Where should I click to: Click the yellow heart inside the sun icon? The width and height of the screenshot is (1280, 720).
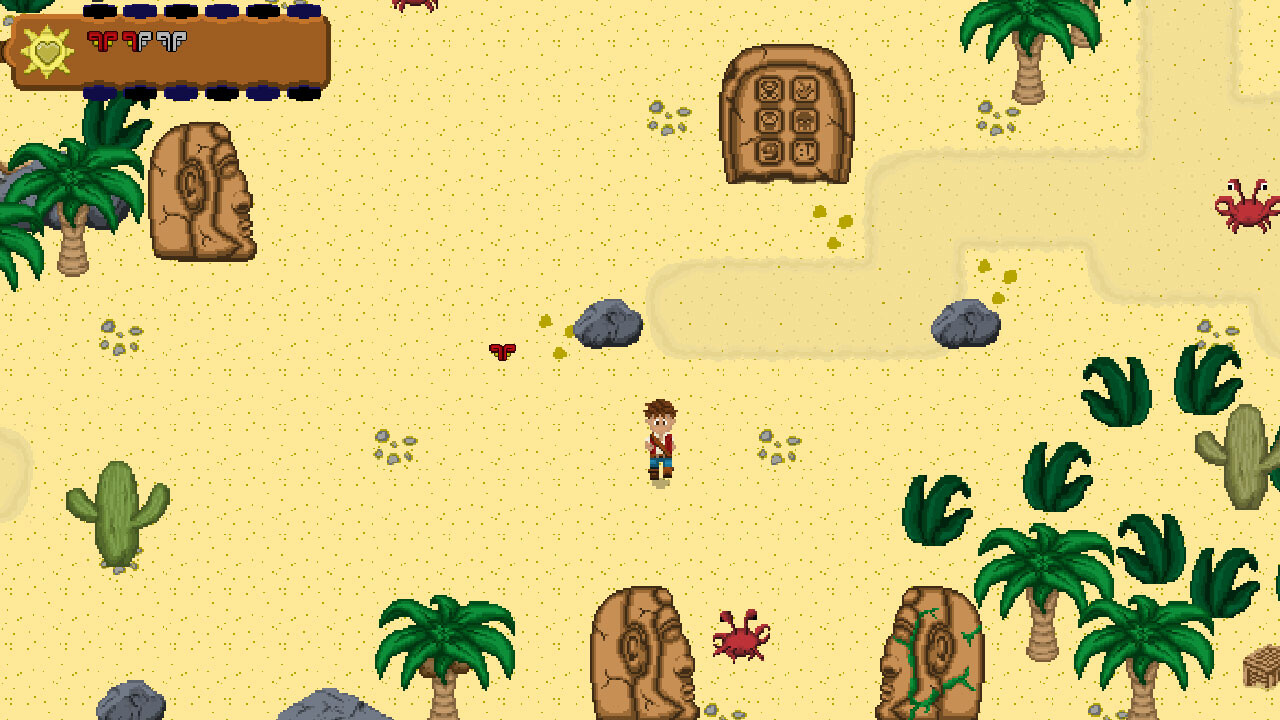47,53
